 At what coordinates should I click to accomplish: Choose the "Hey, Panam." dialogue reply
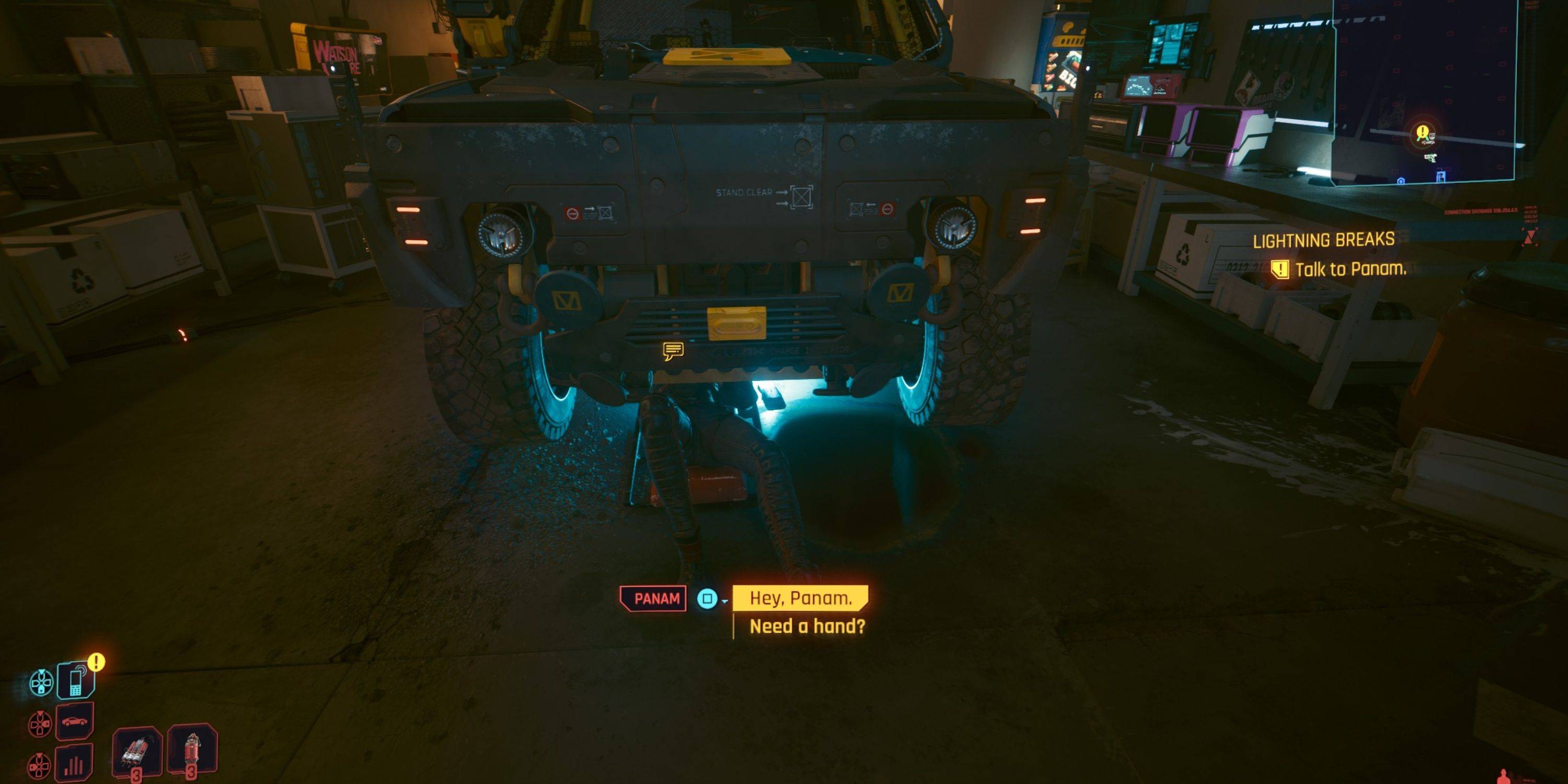coord(800,598)
